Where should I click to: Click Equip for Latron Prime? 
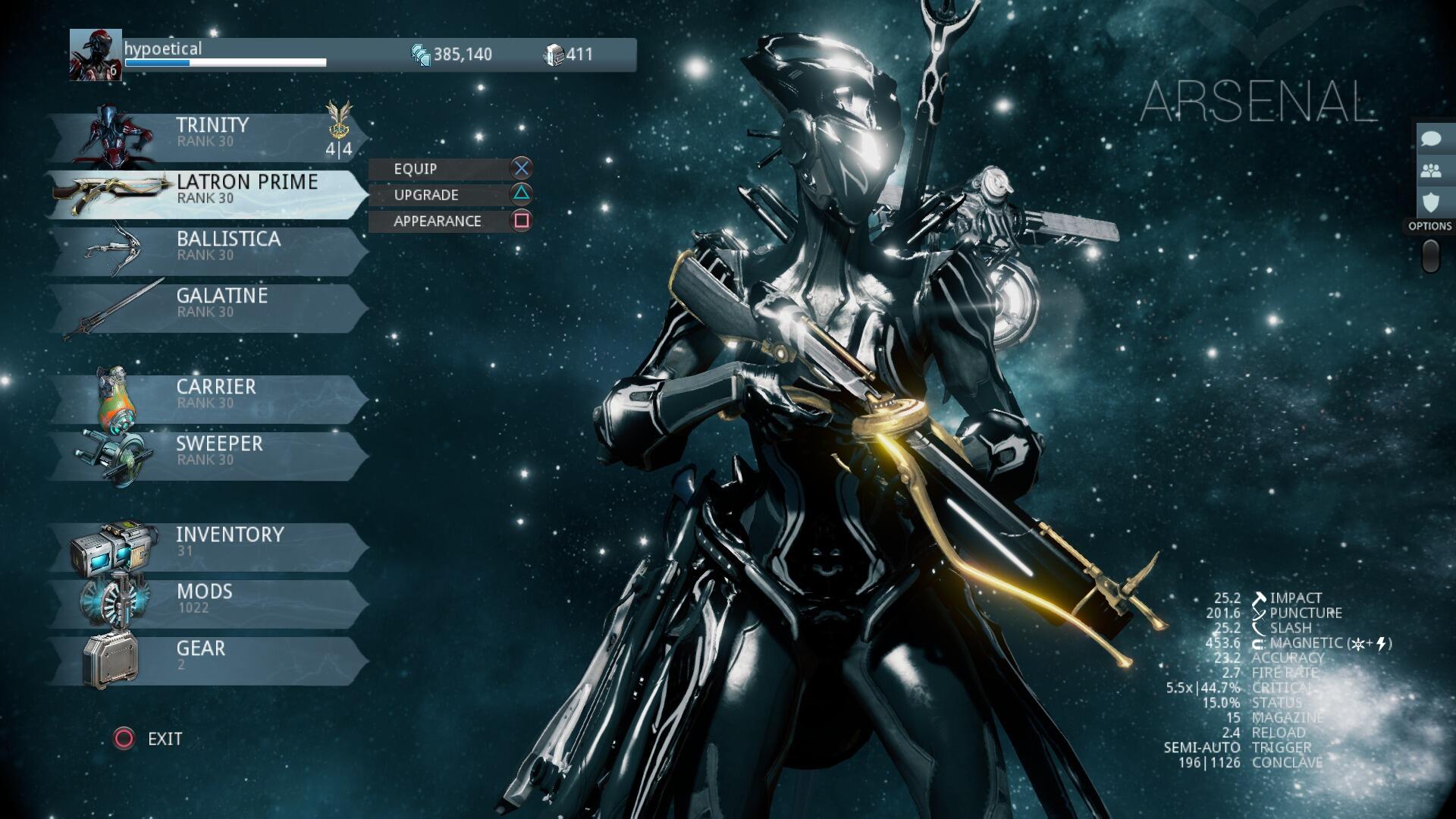coord(450,168)
